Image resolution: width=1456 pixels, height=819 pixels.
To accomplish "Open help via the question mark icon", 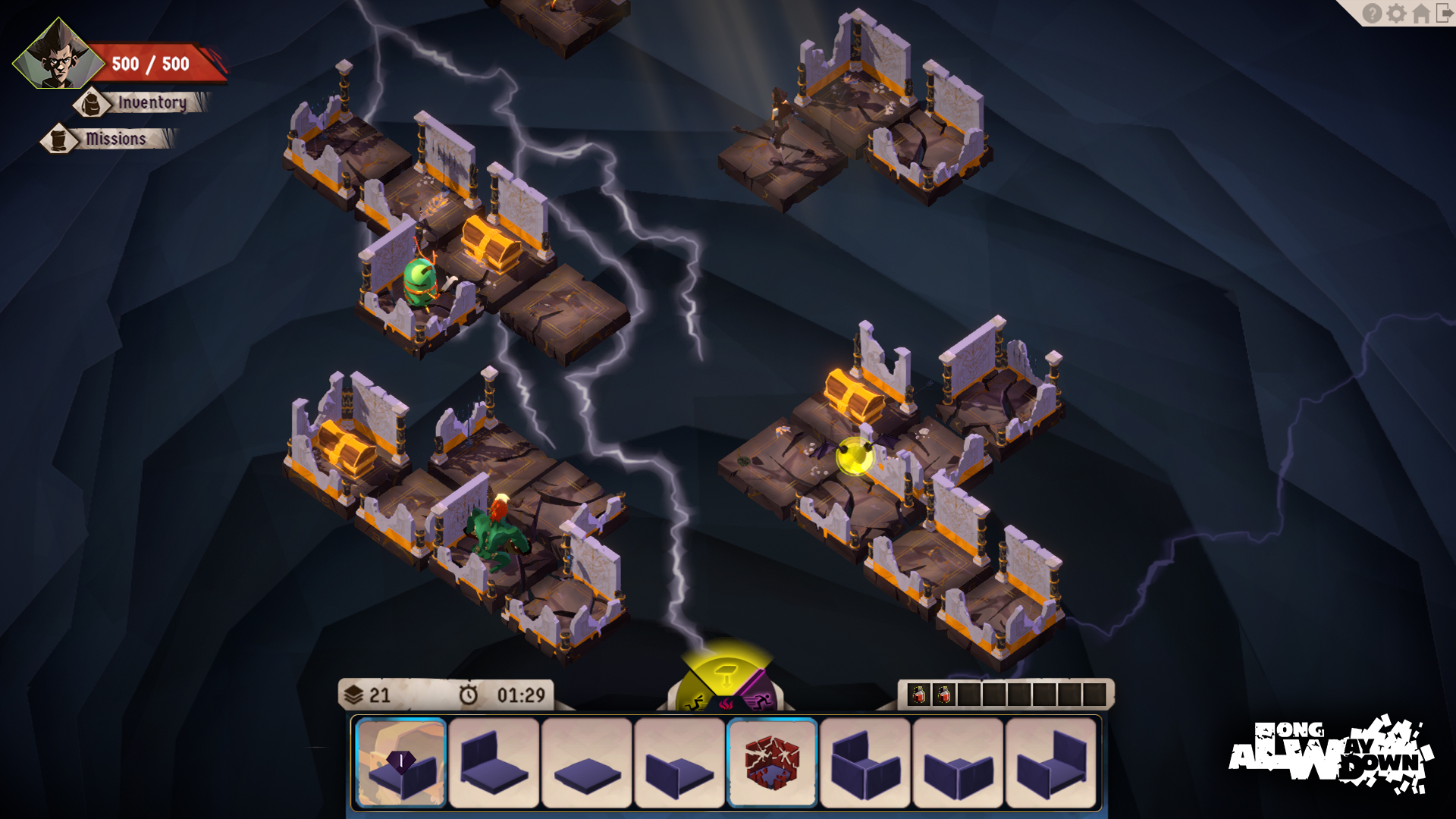I will (1372, 14).
